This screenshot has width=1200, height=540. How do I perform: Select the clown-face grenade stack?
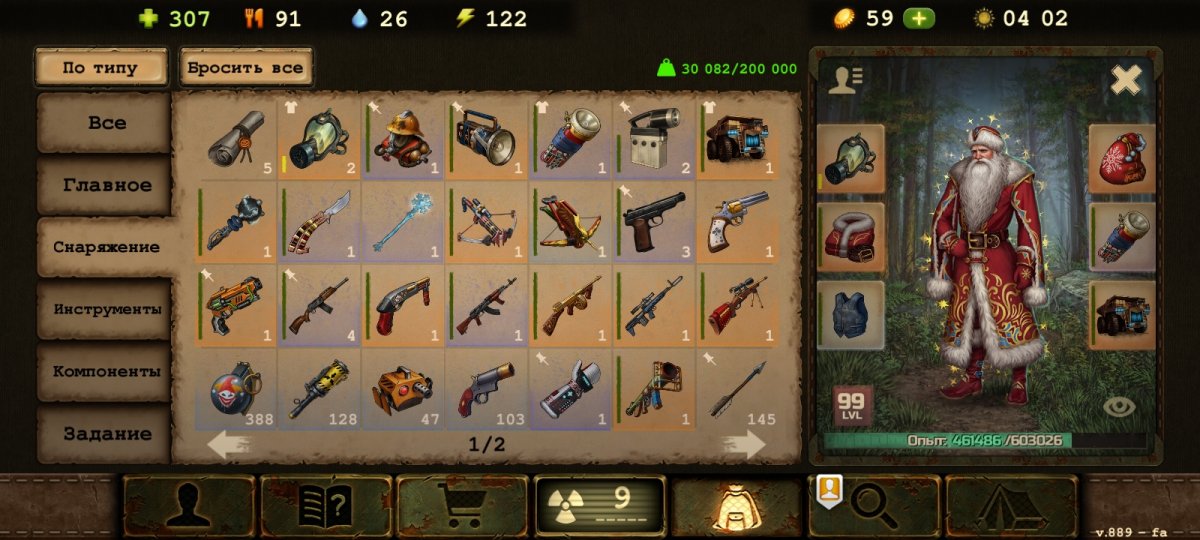236,390
